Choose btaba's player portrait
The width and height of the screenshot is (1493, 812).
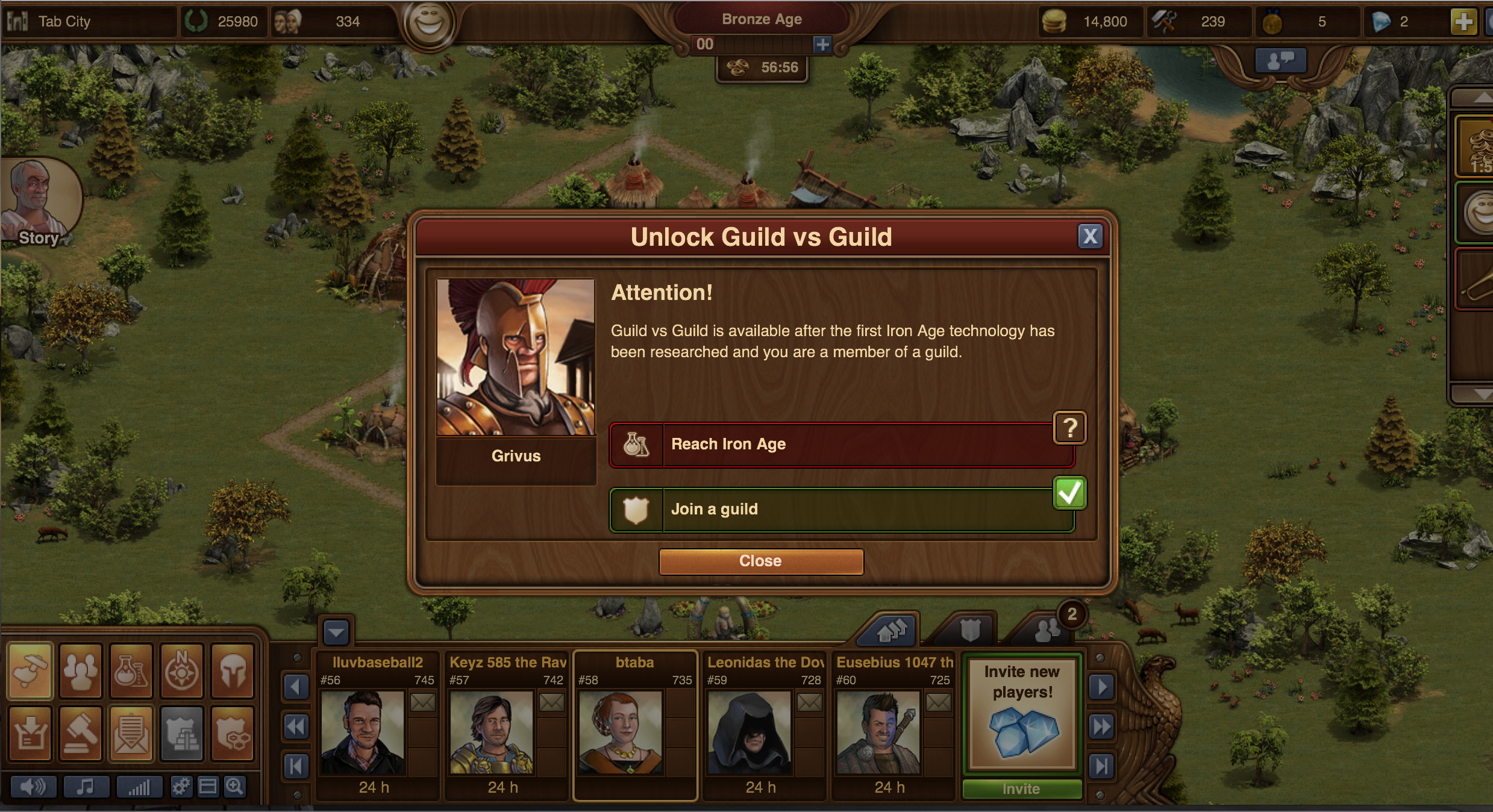point(620,732)
